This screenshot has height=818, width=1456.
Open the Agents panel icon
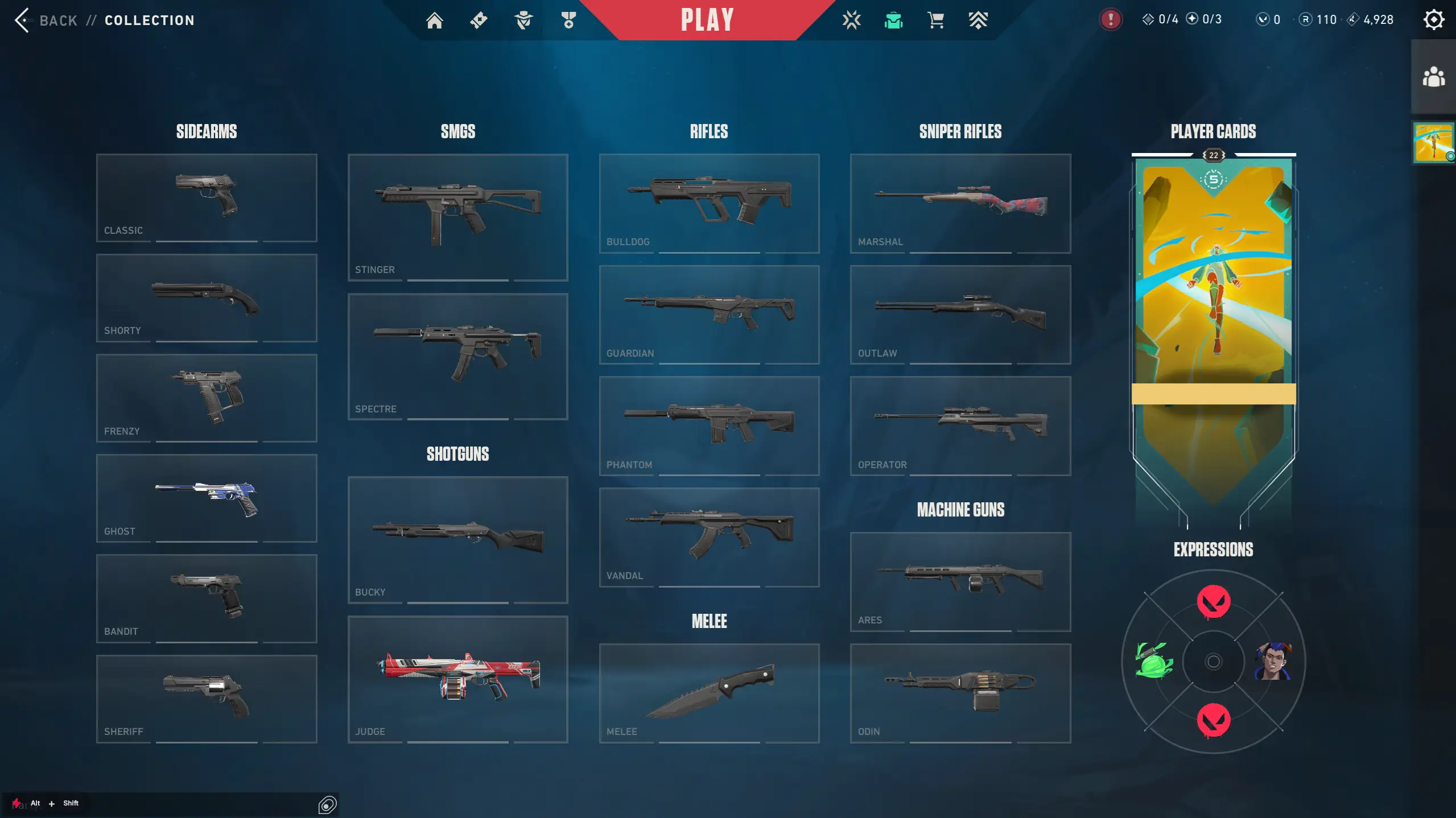[523, 20]
